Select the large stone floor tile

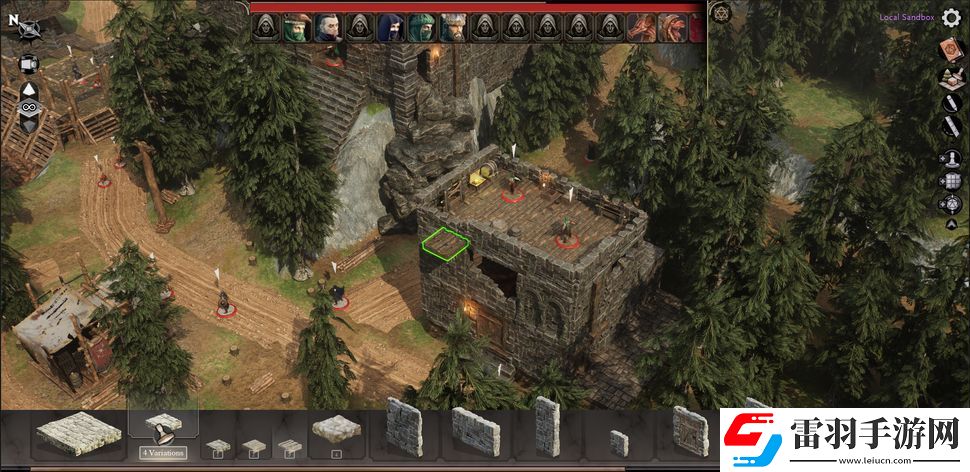(x=78, y=431)
